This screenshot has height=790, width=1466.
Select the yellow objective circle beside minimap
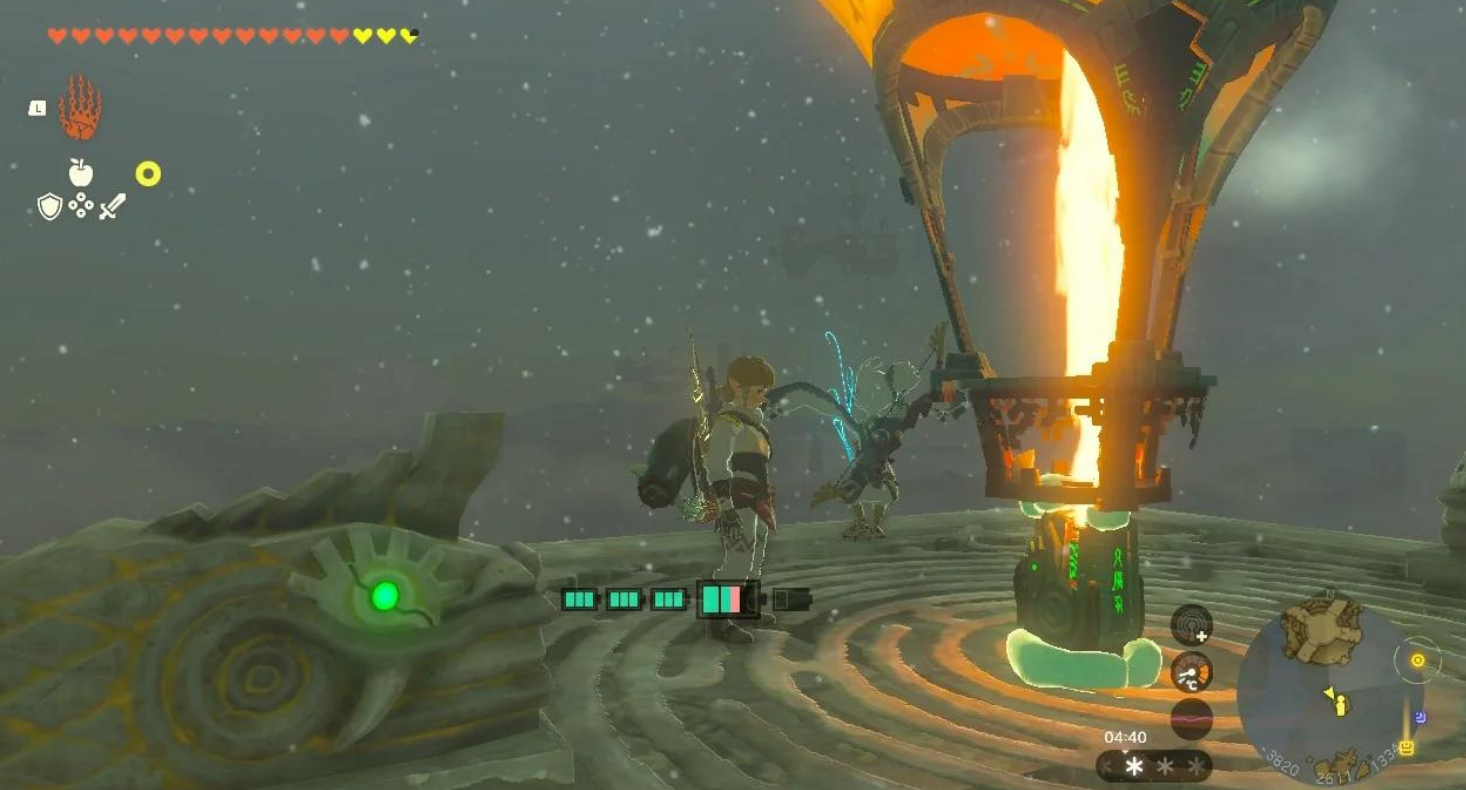click(x=1417, y=661)
